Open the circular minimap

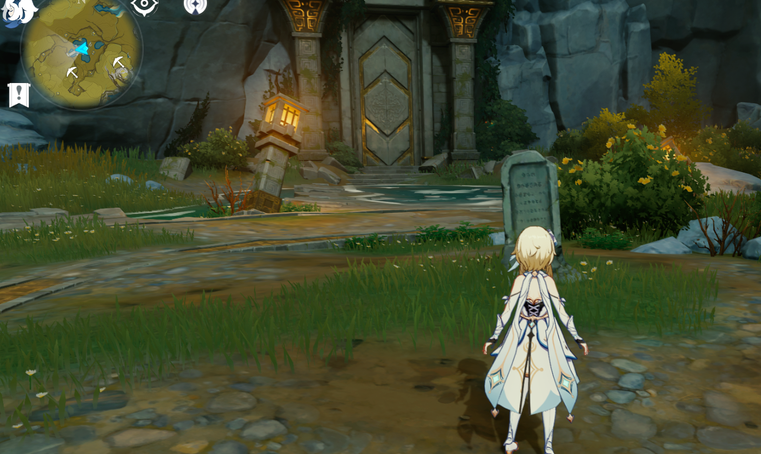pyautogui.click(x=82, y=50)
